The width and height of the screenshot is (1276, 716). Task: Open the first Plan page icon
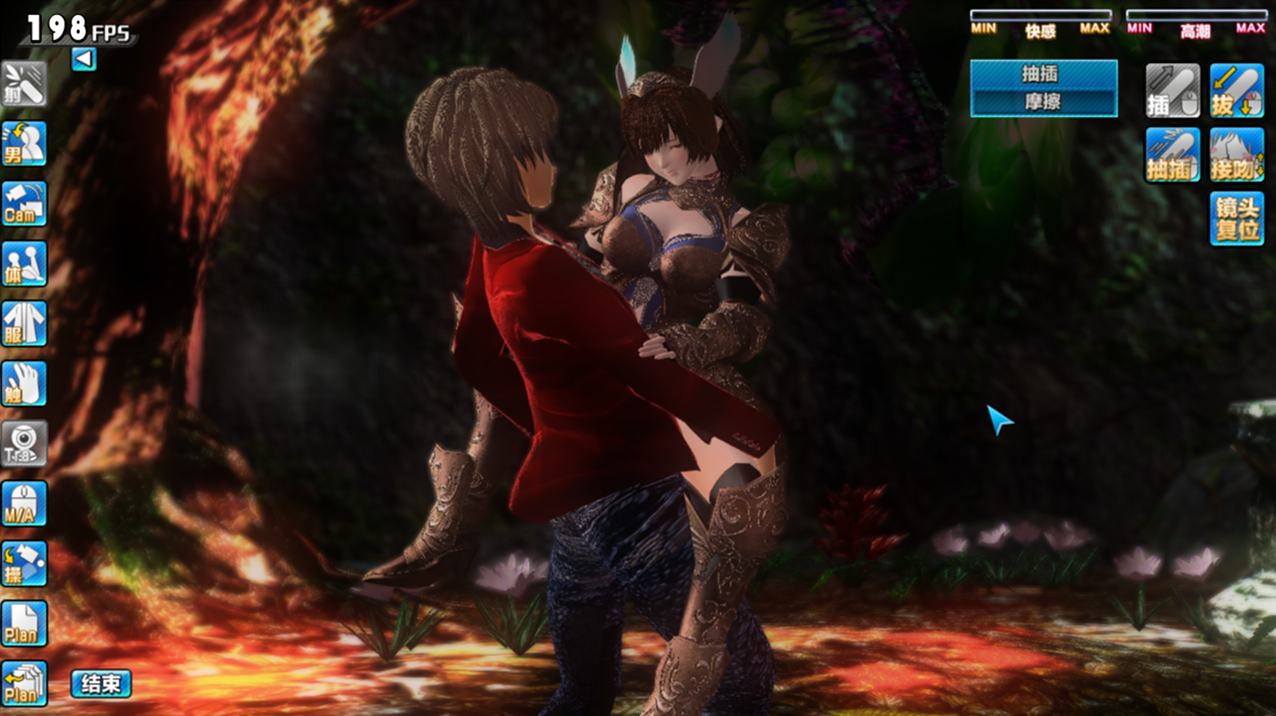(x=24, y=624)
